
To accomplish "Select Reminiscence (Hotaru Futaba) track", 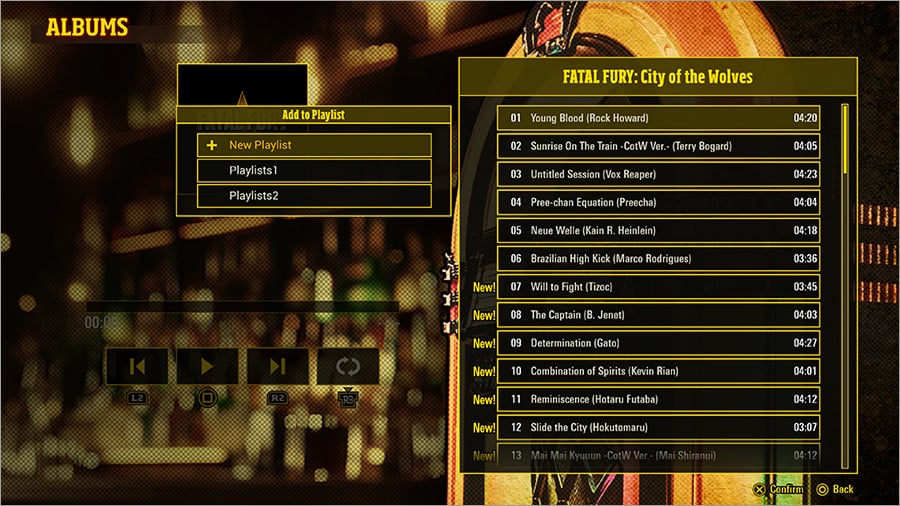I will 658,399.
